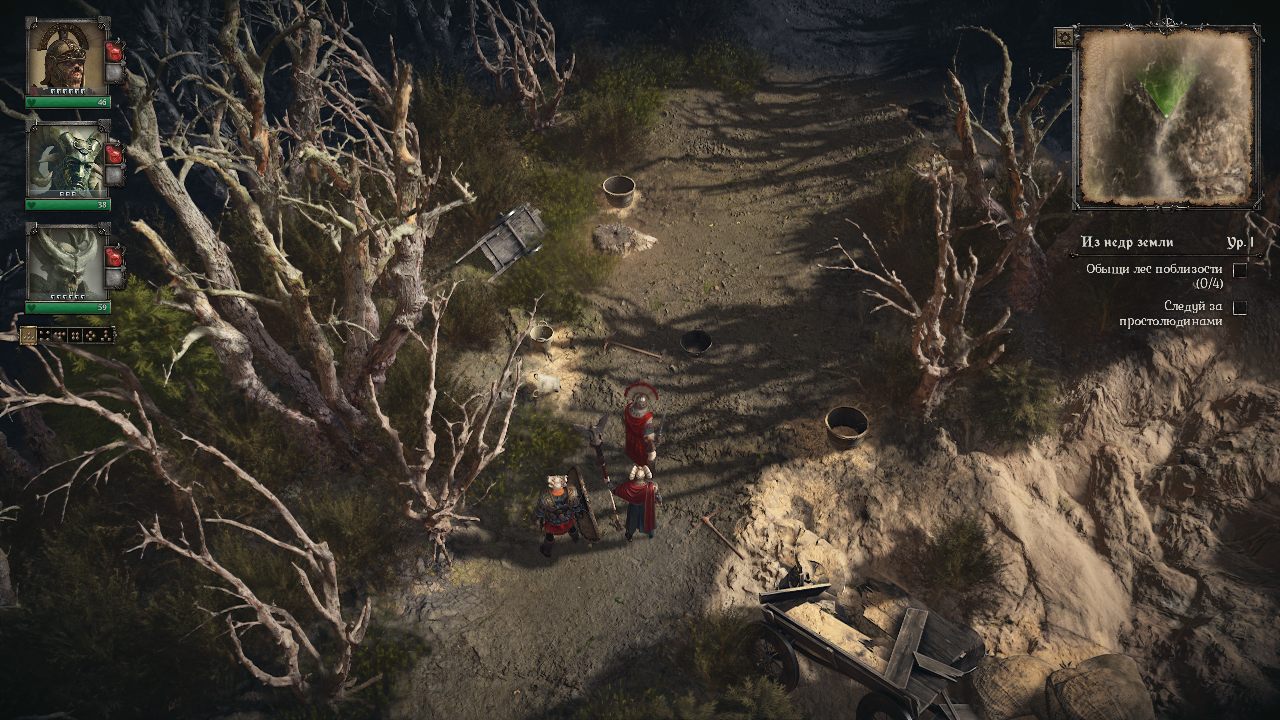Click the gear icon beside the minimap
1280x720 pixels.
(x=1064, y=38)
